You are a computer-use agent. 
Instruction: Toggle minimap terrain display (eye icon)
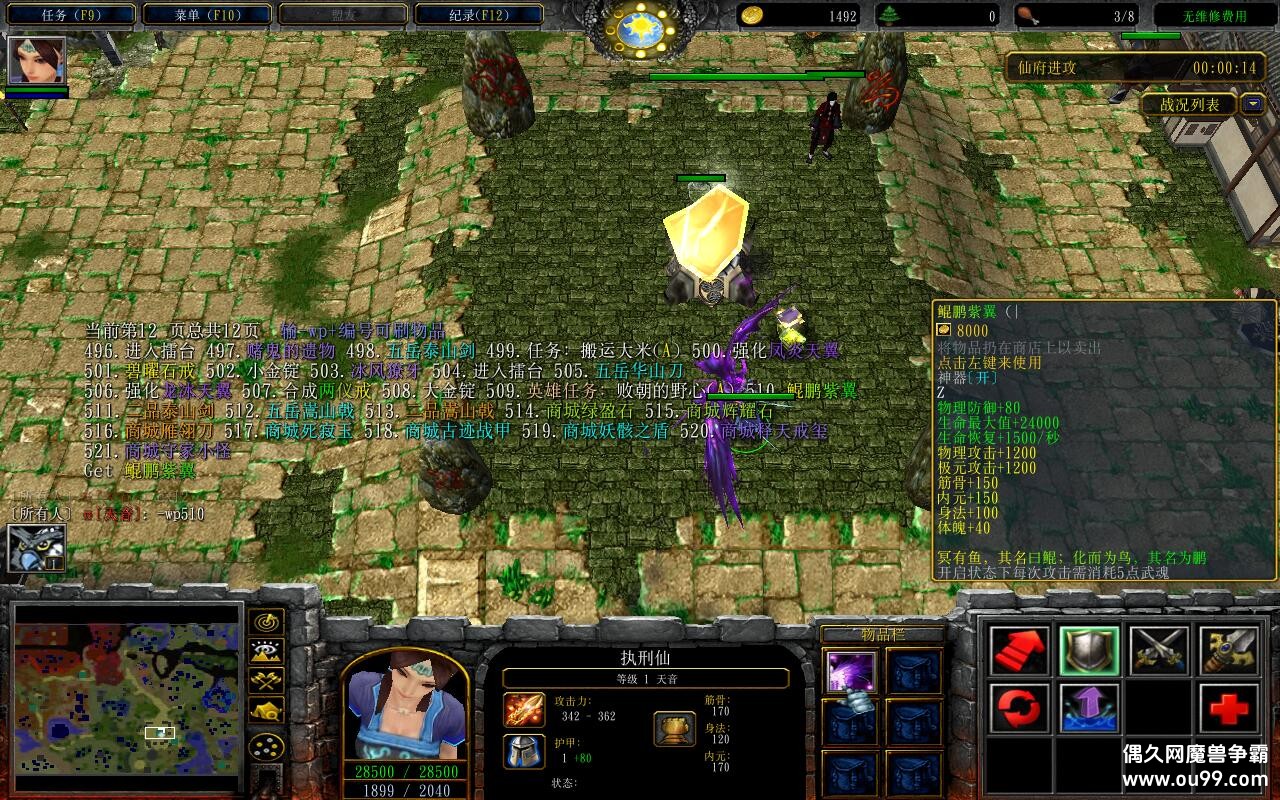[266, 651]
